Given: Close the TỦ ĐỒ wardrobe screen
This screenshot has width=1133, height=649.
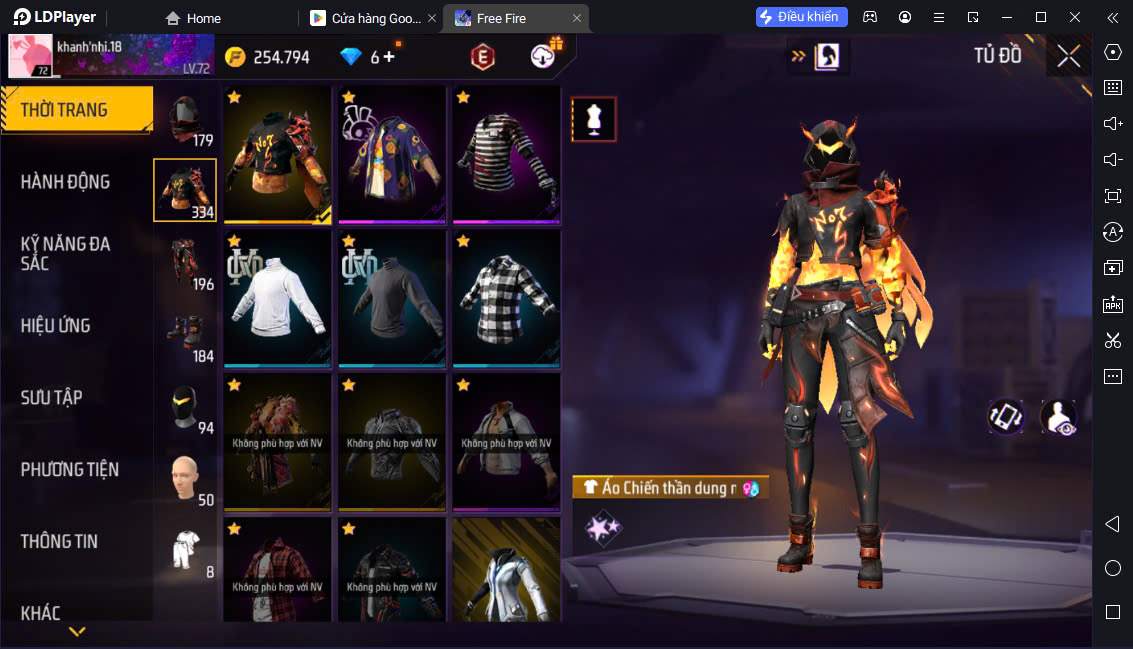Looking at the screenshot, I should pos(1068,56).
